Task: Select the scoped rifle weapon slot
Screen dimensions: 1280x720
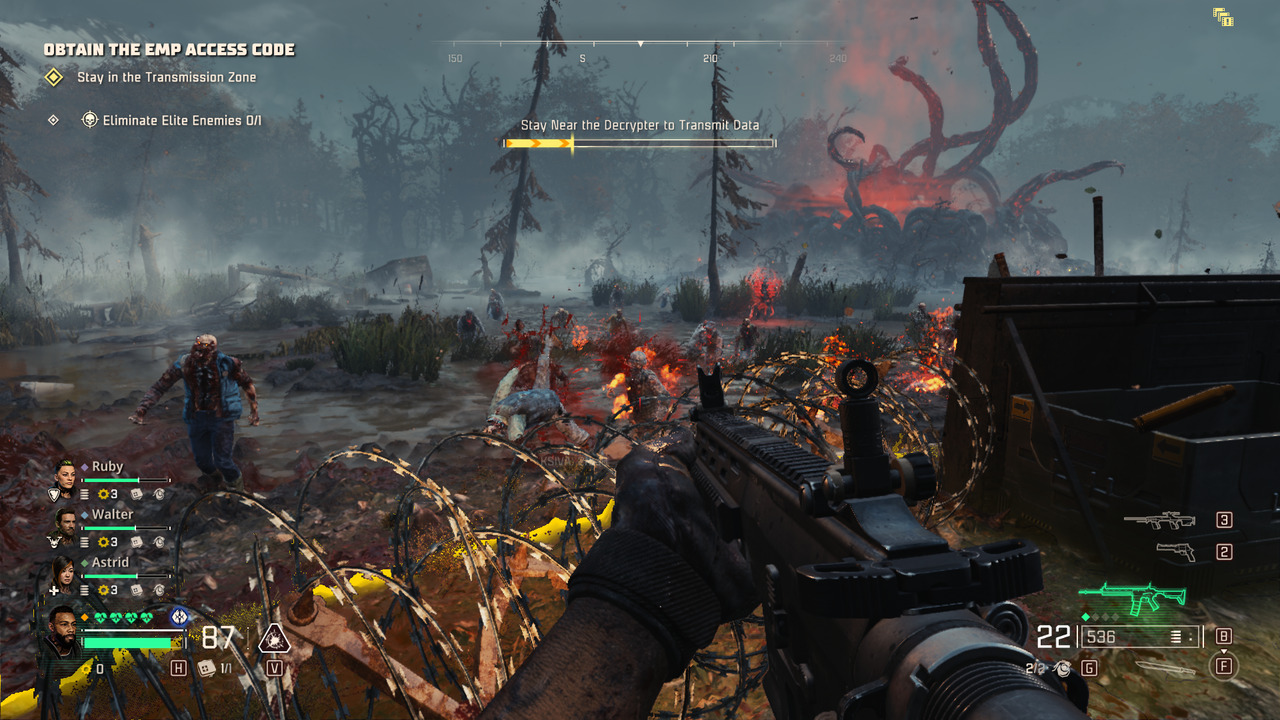Action: pyautogui.click(x=1159, y=520)
